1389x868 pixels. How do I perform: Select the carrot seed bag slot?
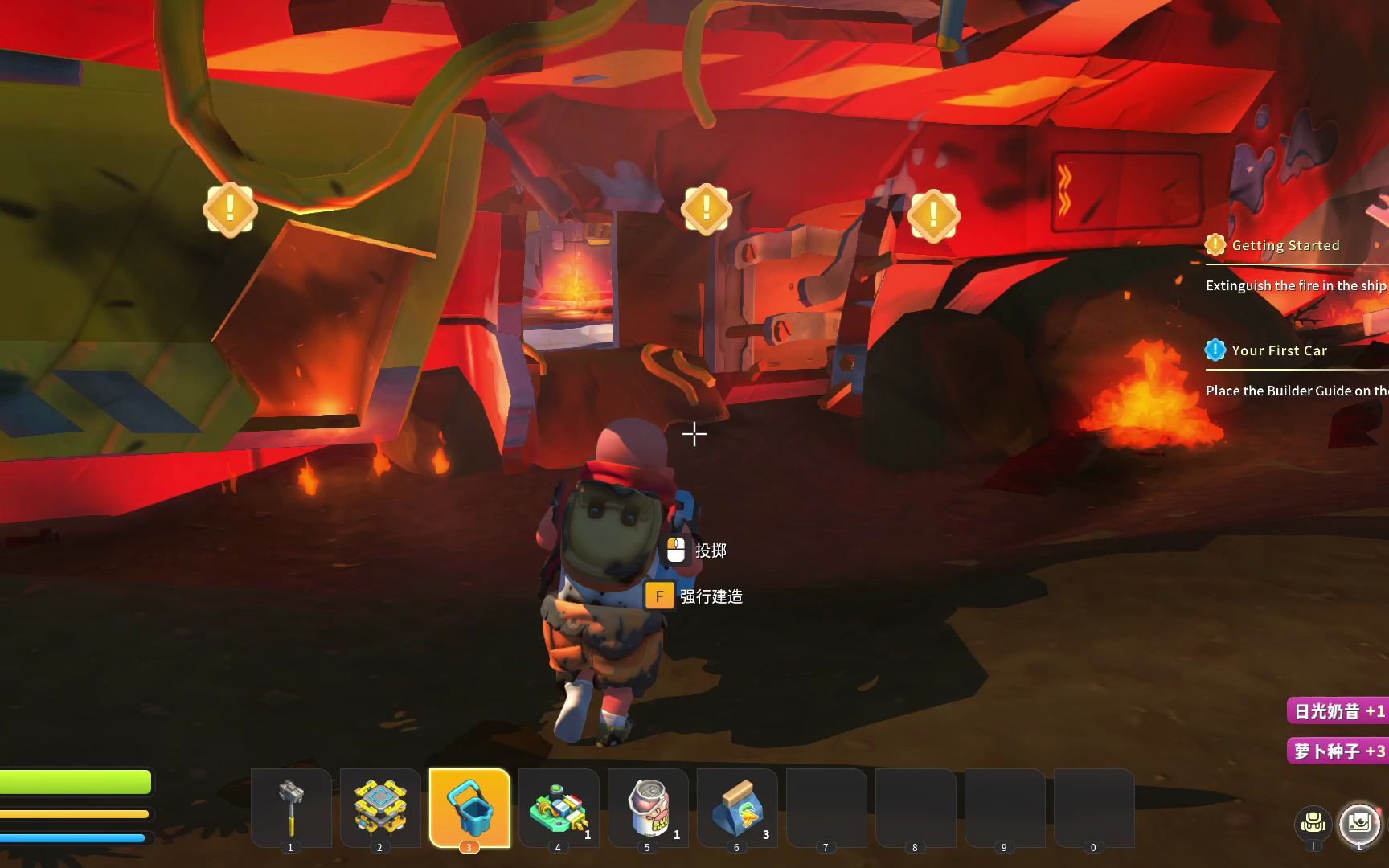737,807
